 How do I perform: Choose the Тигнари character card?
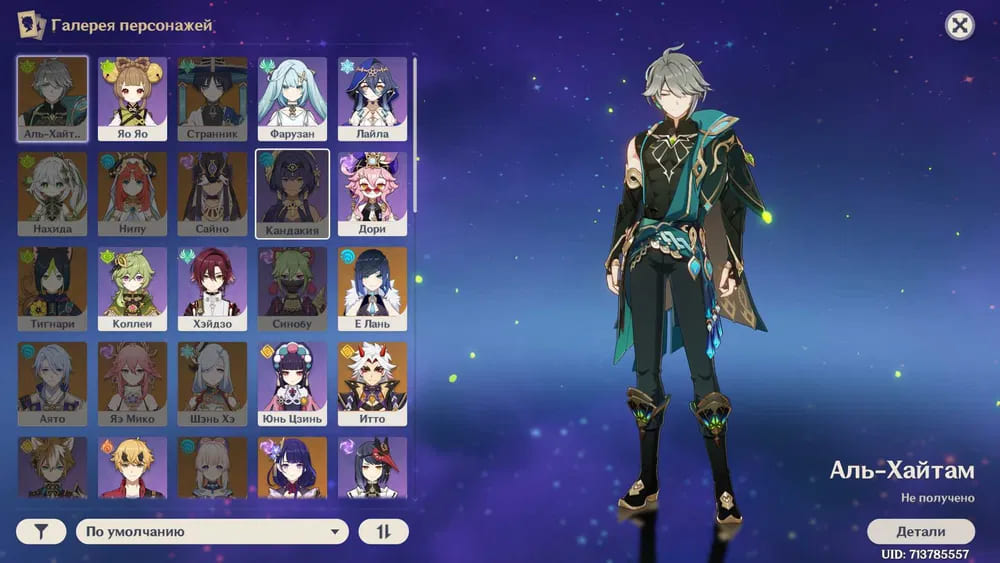(52, 288)
